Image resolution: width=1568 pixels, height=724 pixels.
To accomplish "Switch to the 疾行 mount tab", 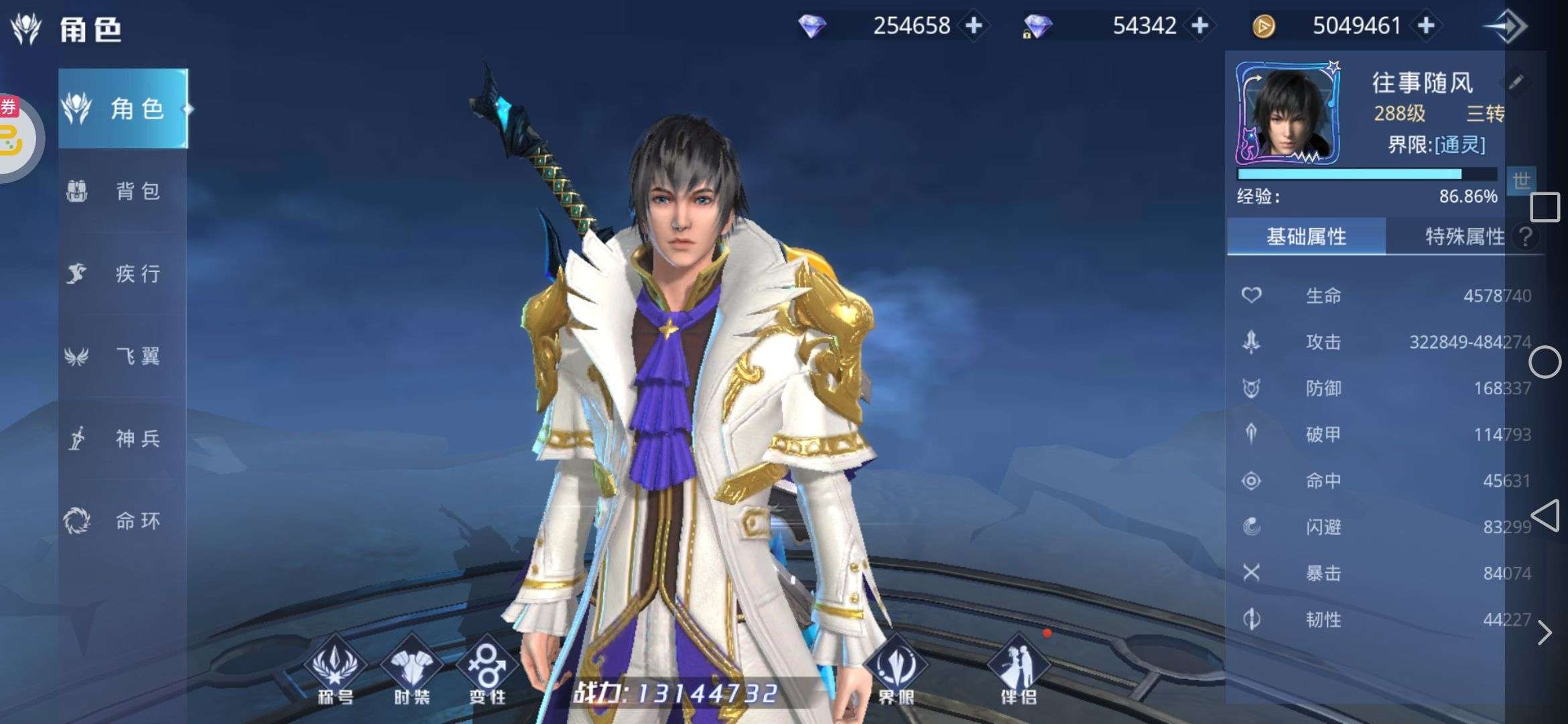I will click(123, 274).
